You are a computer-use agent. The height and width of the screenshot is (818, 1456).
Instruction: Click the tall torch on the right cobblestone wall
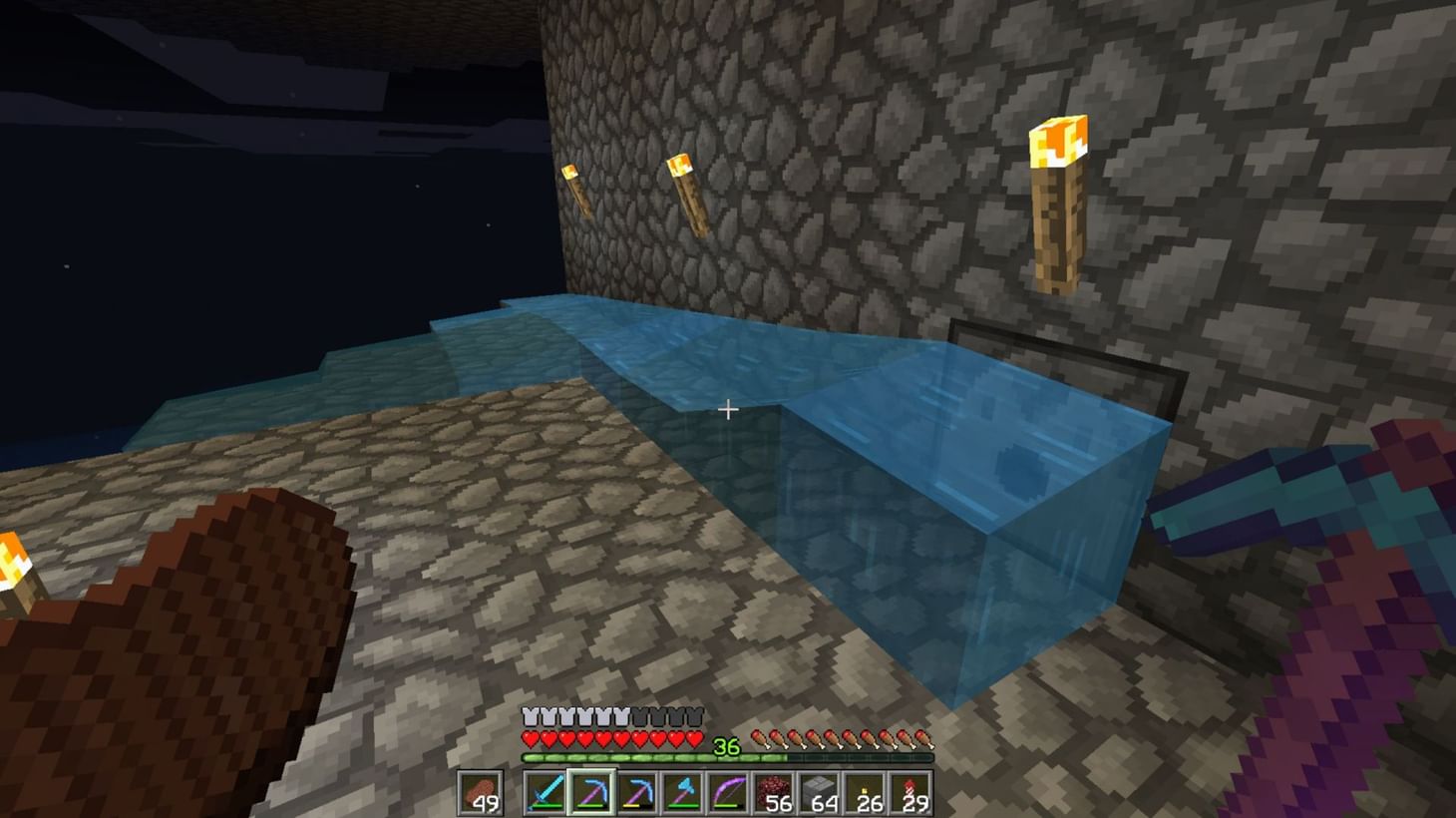1059,200
